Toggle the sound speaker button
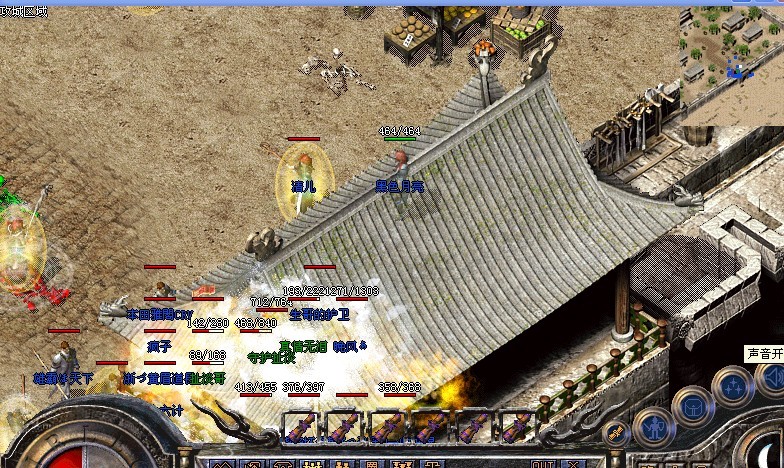This screenshot has width=784, height=468. [x=771, y=378]
